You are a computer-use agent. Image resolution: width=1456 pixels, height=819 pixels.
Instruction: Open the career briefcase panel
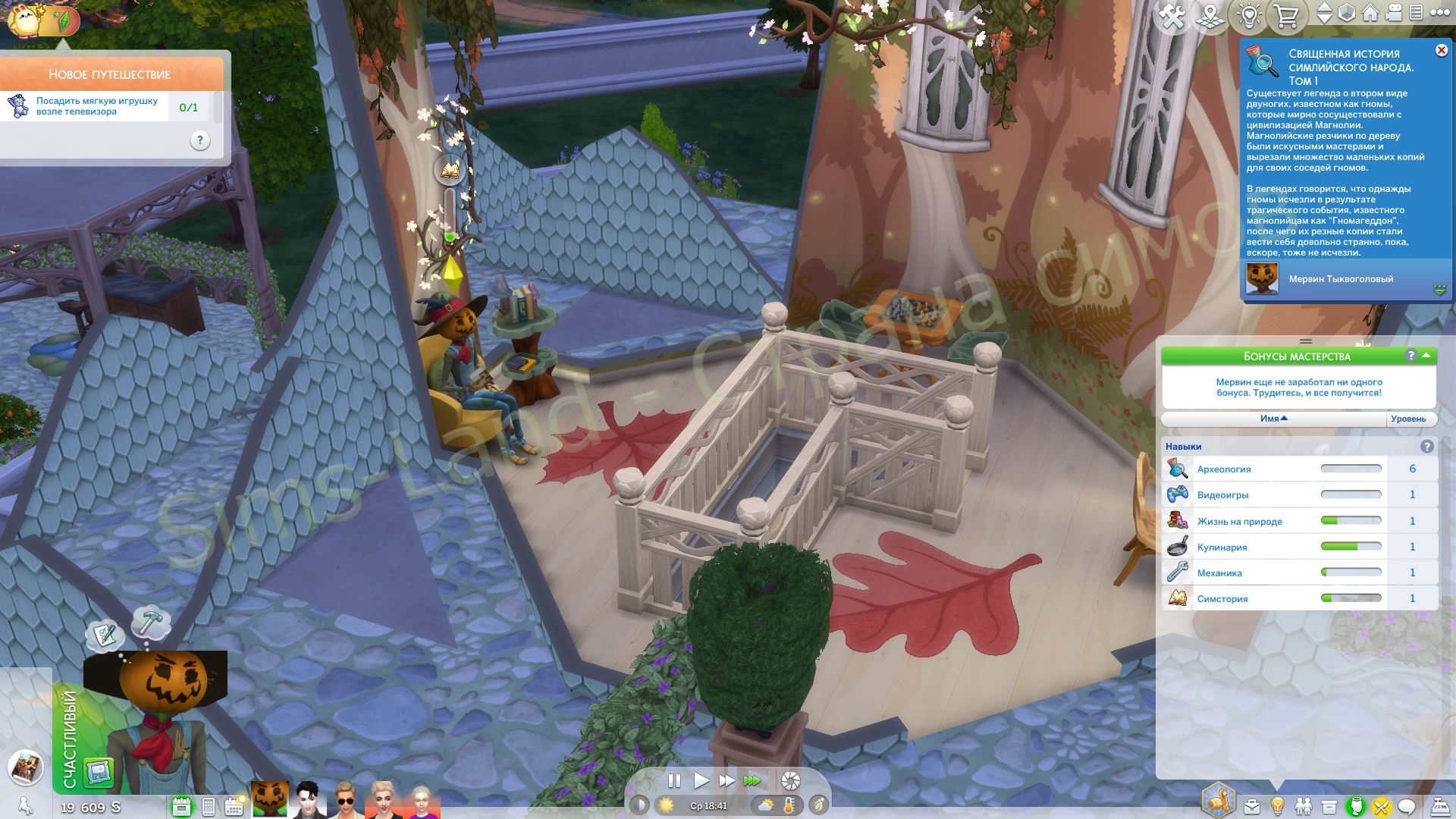[1251, 806]
